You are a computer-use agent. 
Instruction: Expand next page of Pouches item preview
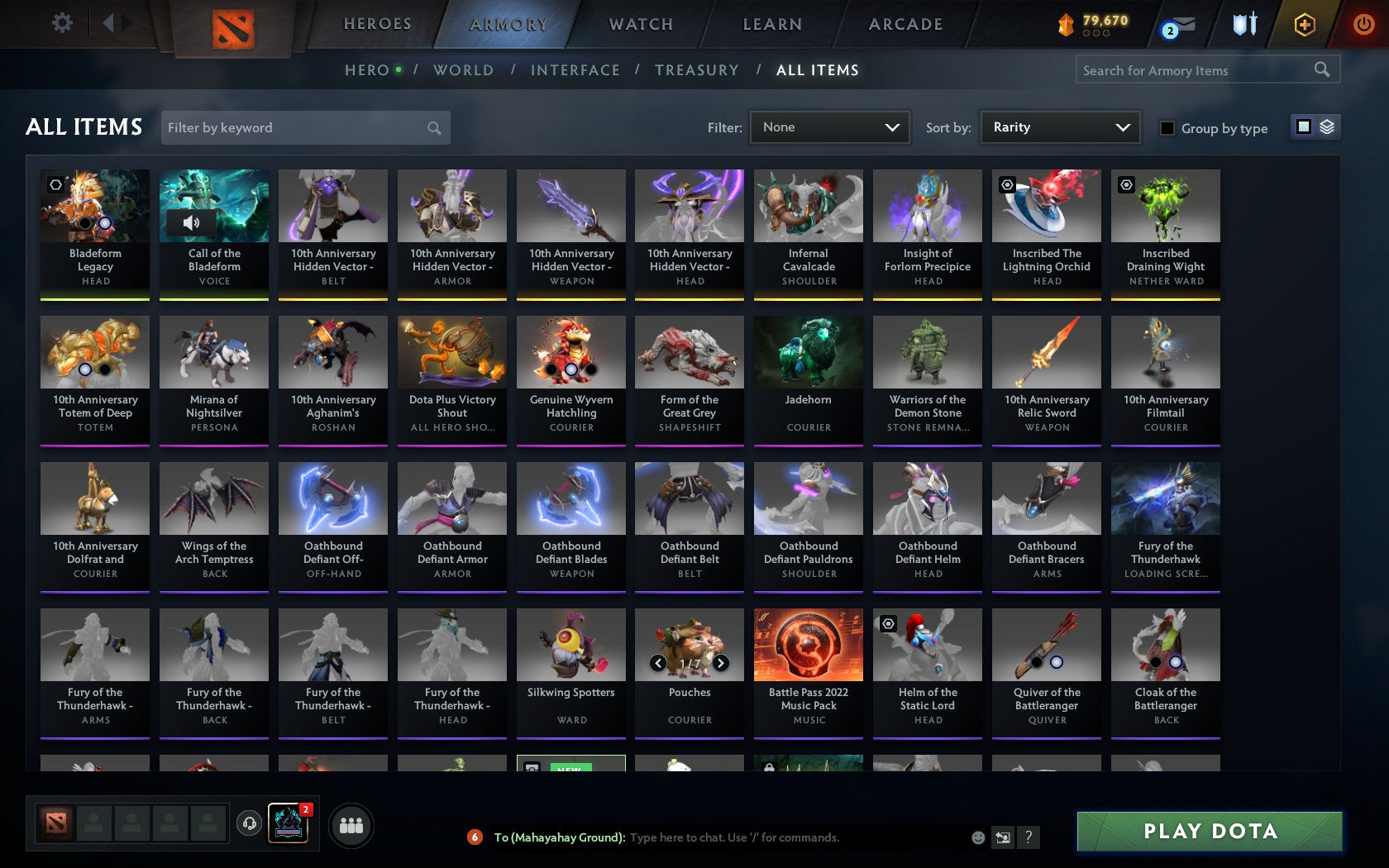pos(719,661)
